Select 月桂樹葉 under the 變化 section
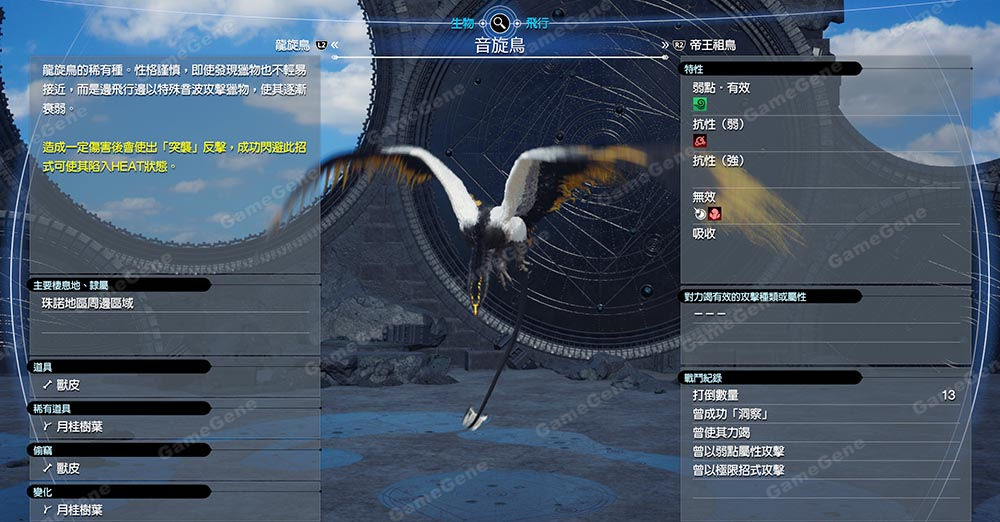Image resolution: width=1000 pixels, height=522 pixels. (80, 510)
